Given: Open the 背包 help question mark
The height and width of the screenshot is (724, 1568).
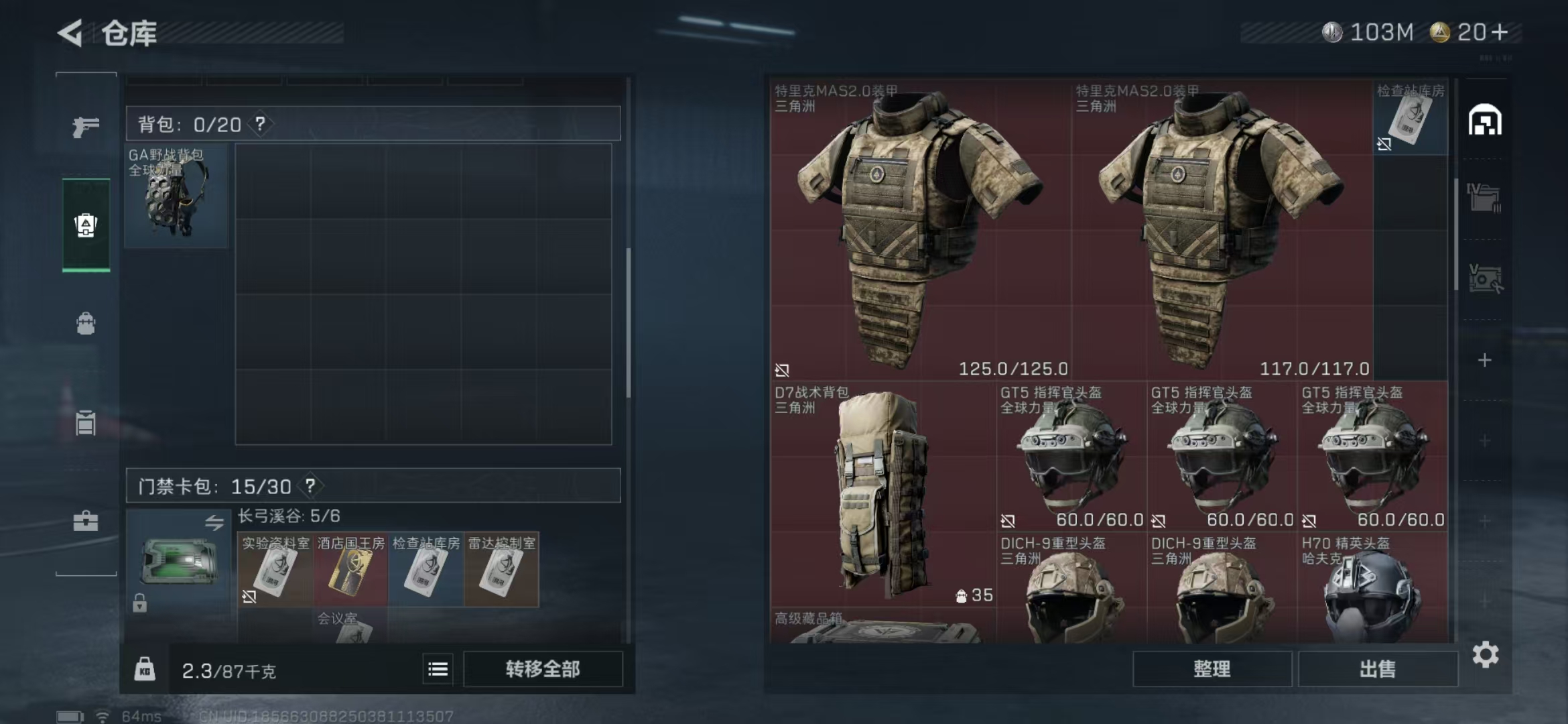Looking at the screenshot, I should 260,124.
